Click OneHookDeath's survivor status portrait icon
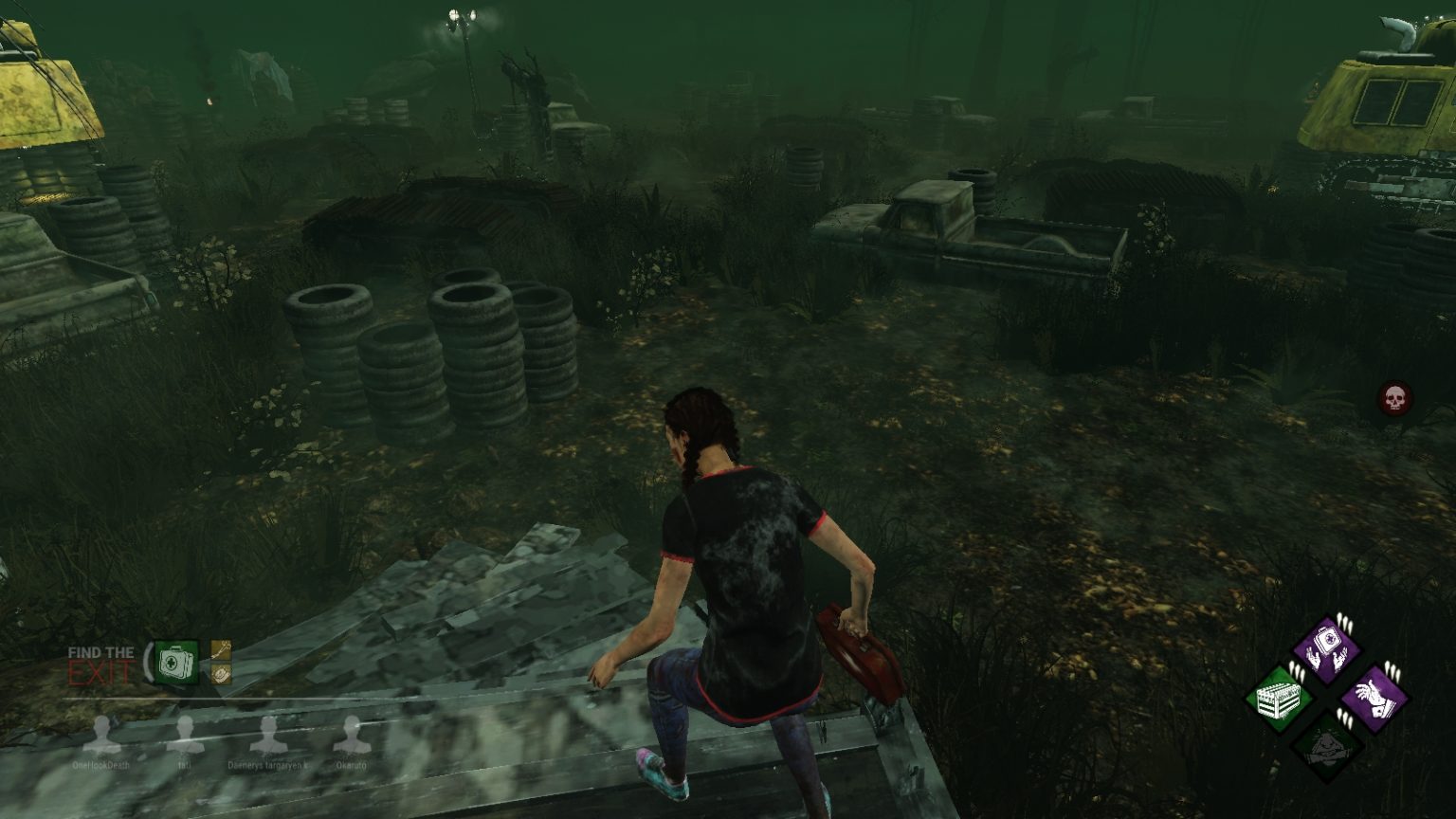1456x819 pixels. tap(101, 735)
